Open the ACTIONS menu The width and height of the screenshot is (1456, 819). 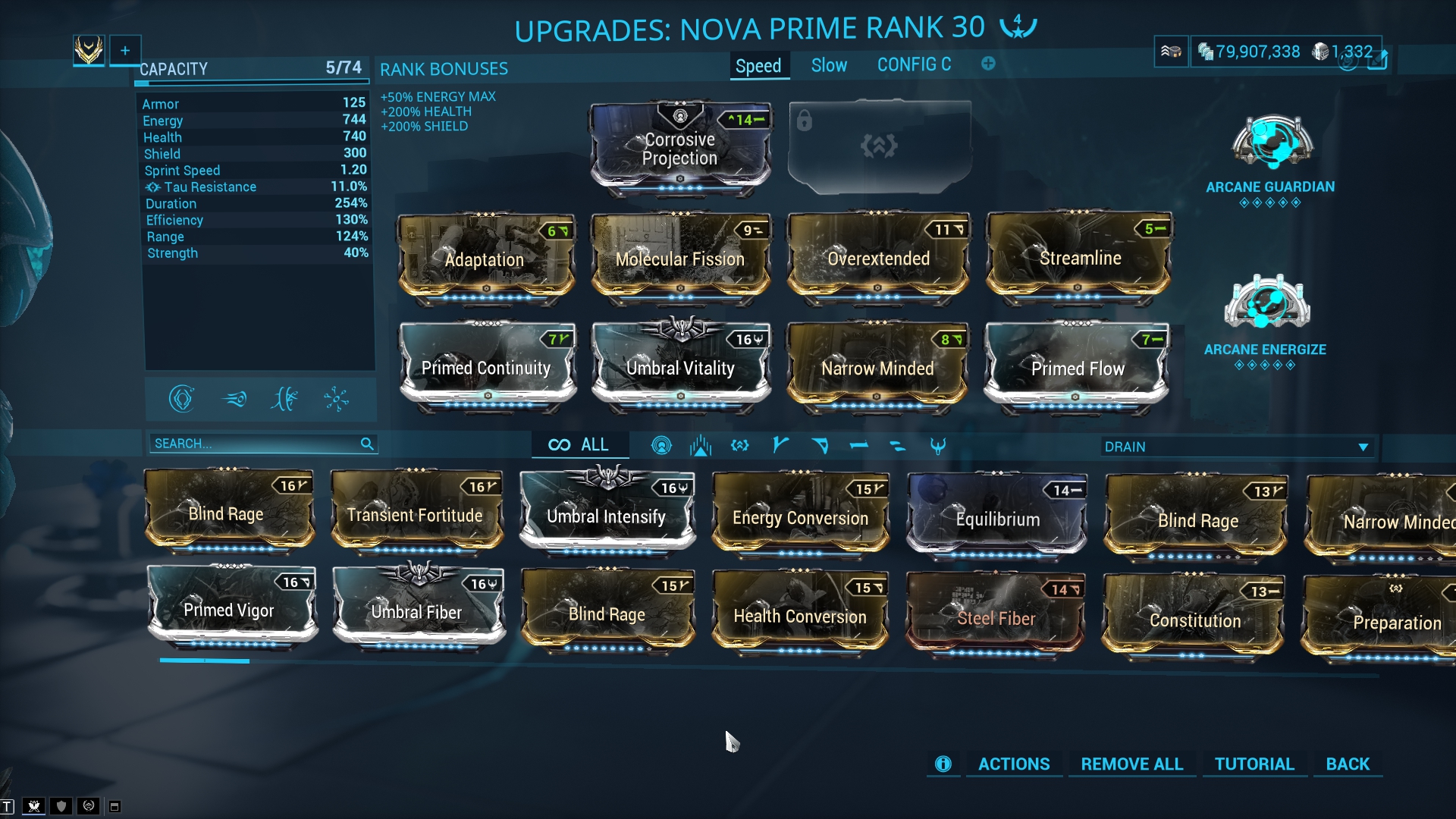(x=1013, y=764)
